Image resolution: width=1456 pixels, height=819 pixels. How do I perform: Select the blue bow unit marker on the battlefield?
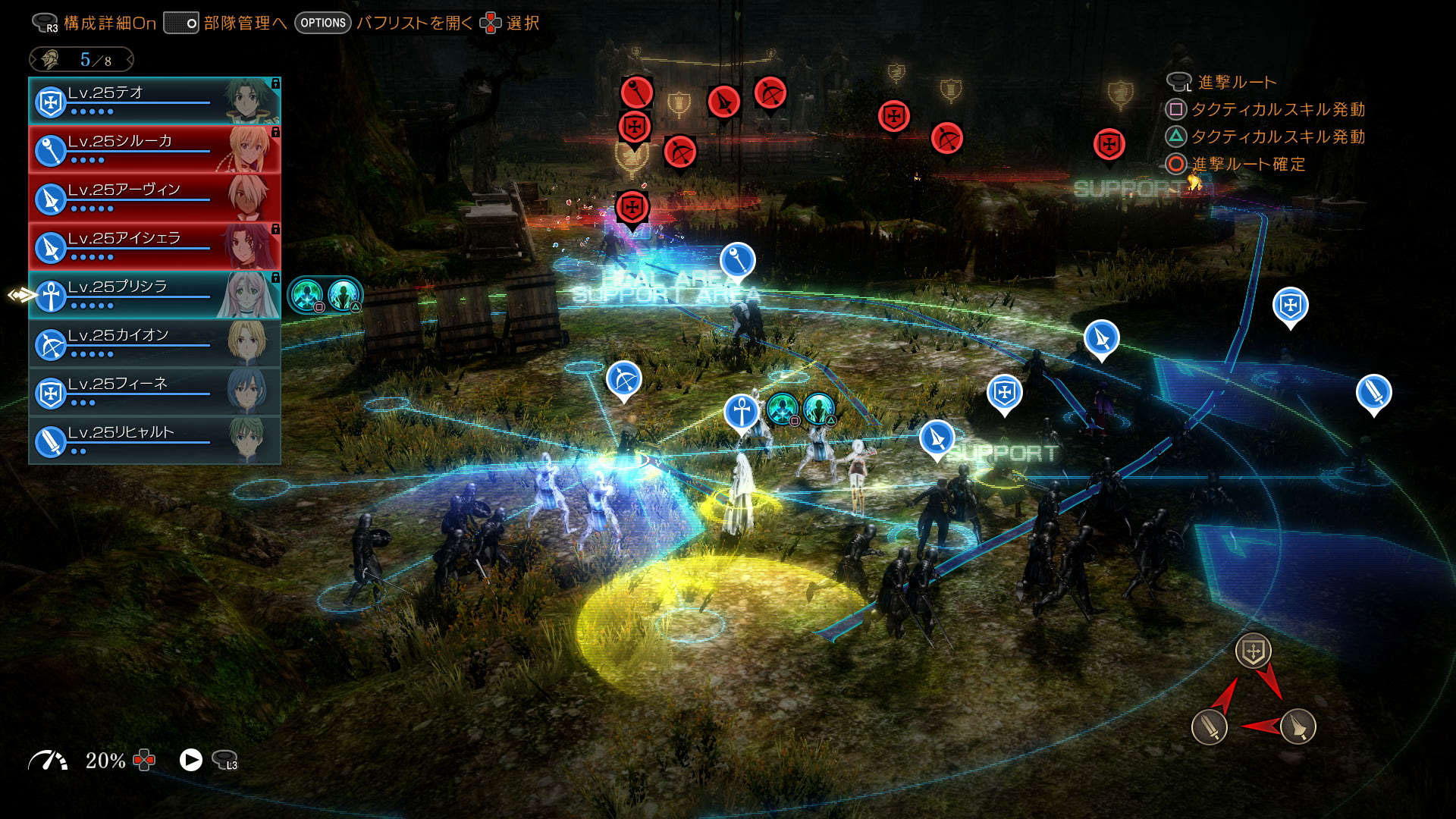624,379
